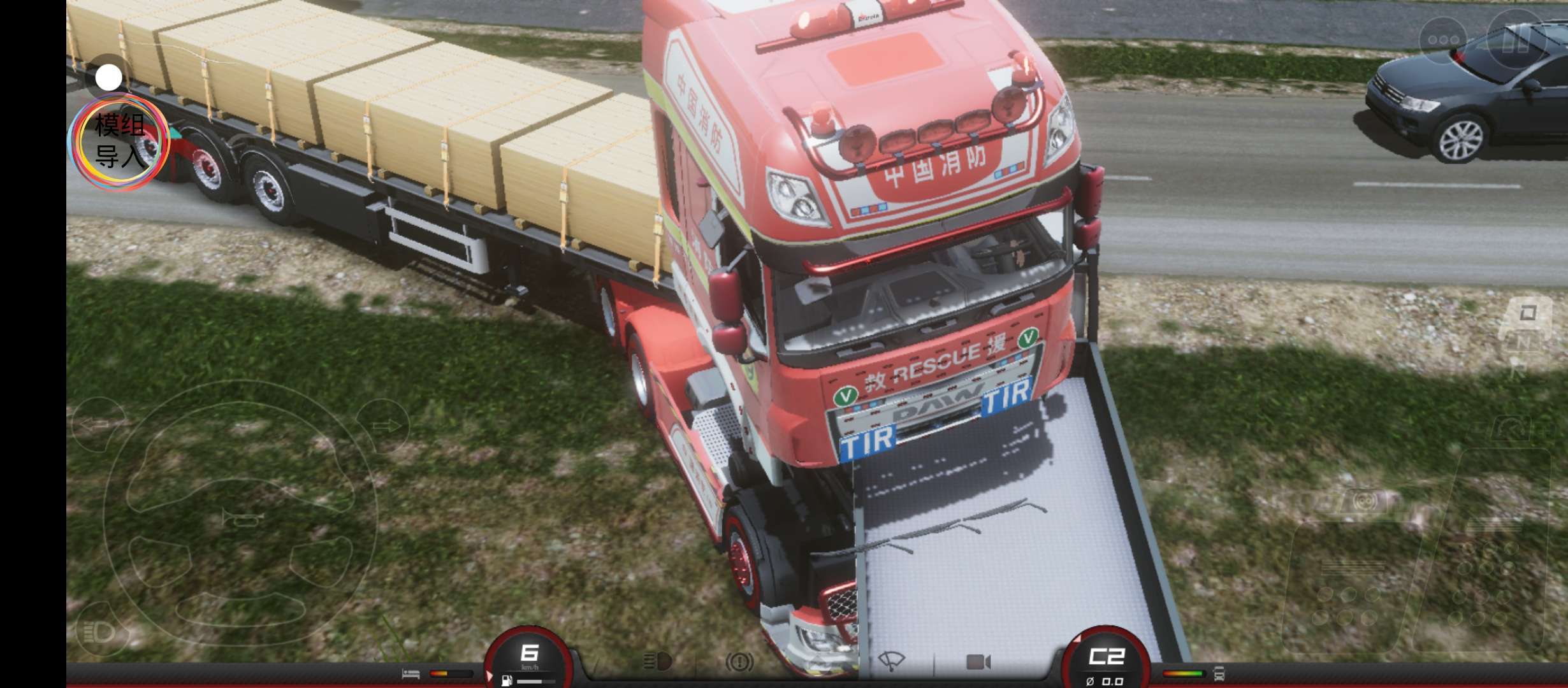The image size is (1568, 688).
Task: Toggle the high beam icon in bottom bar
Action: point(657,662)
